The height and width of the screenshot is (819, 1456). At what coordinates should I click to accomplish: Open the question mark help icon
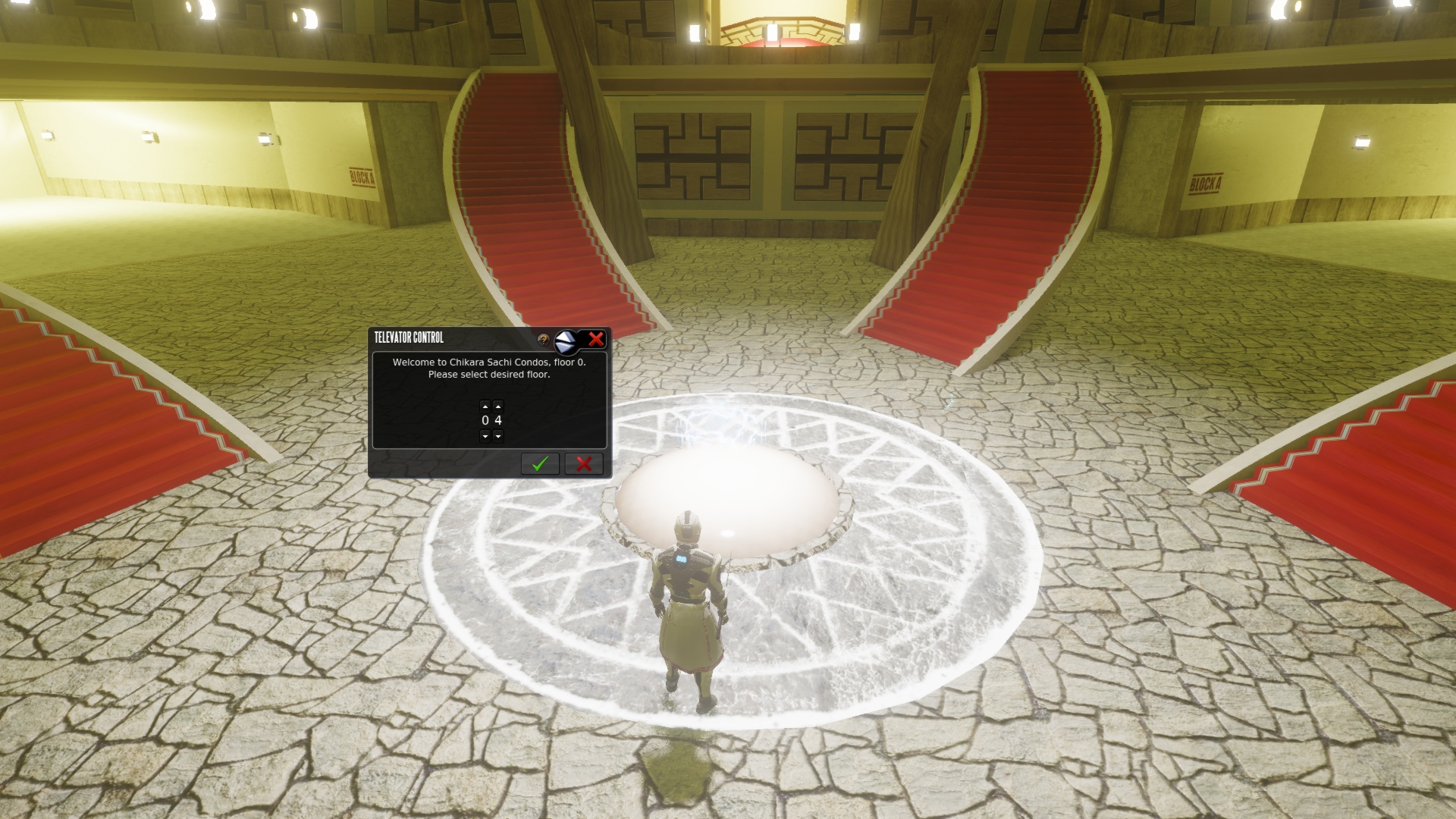pos(543,340)
